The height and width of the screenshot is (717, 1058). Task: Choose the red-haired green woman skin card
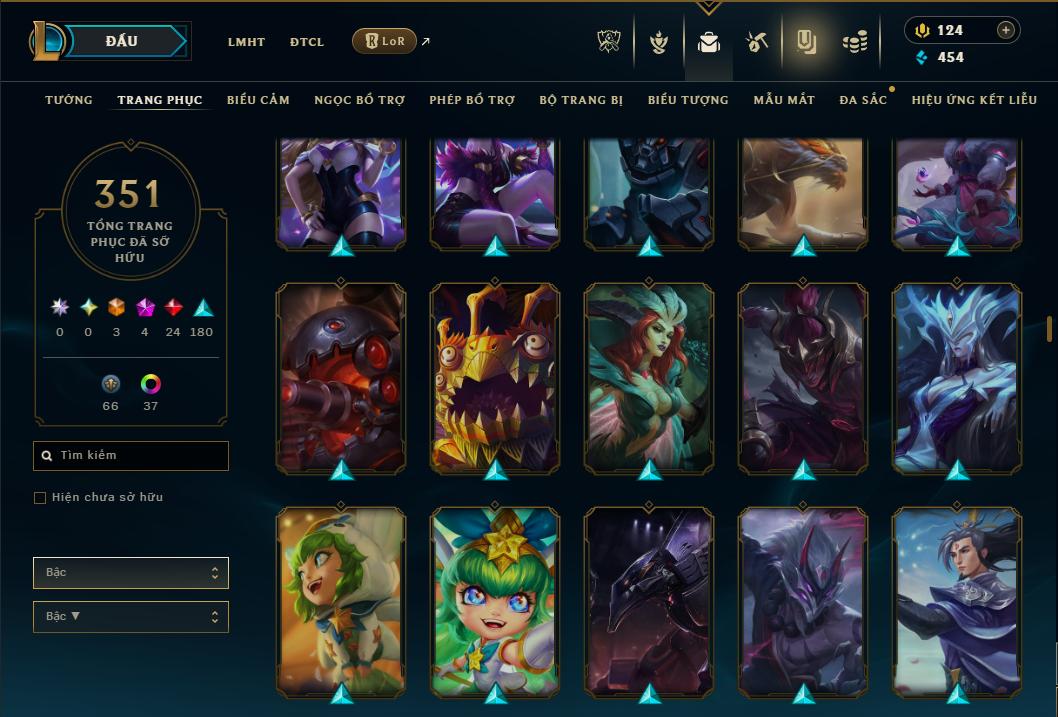(649, 376)
